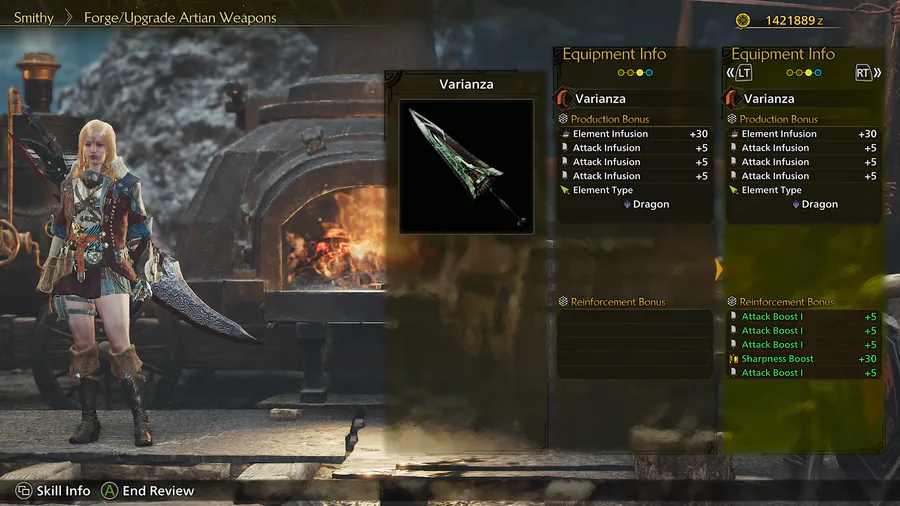Screen dimensions: 900x506
Task: Click the Varianza weapon preview image
Action: 466,165
